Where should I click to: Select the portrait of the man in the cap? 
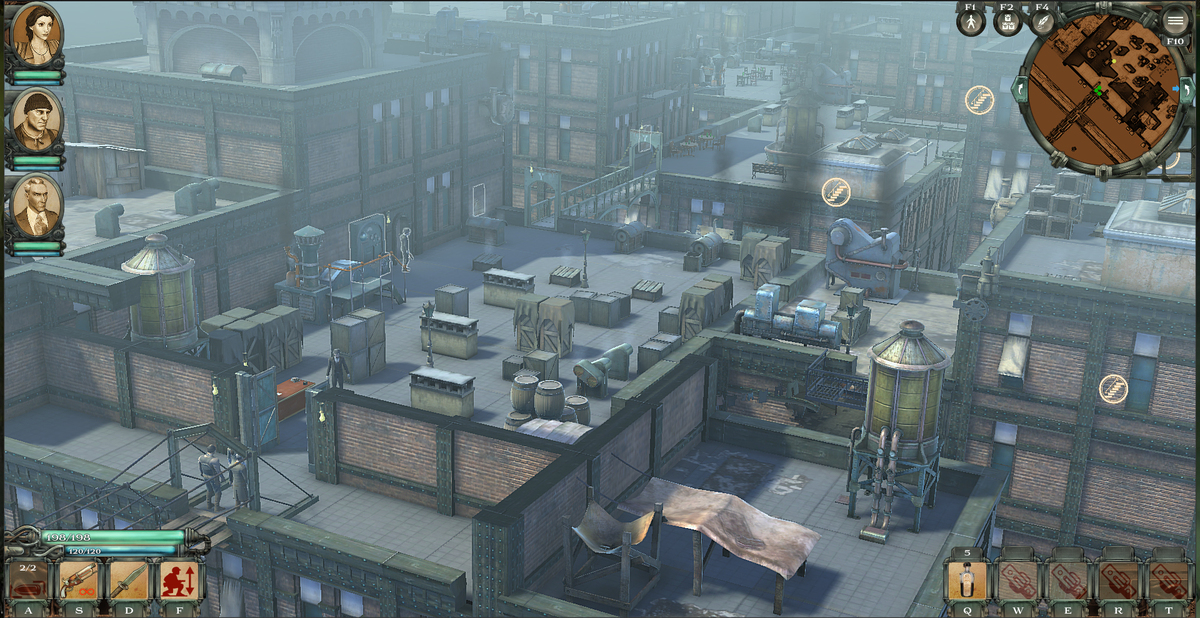tap(38, 121)
